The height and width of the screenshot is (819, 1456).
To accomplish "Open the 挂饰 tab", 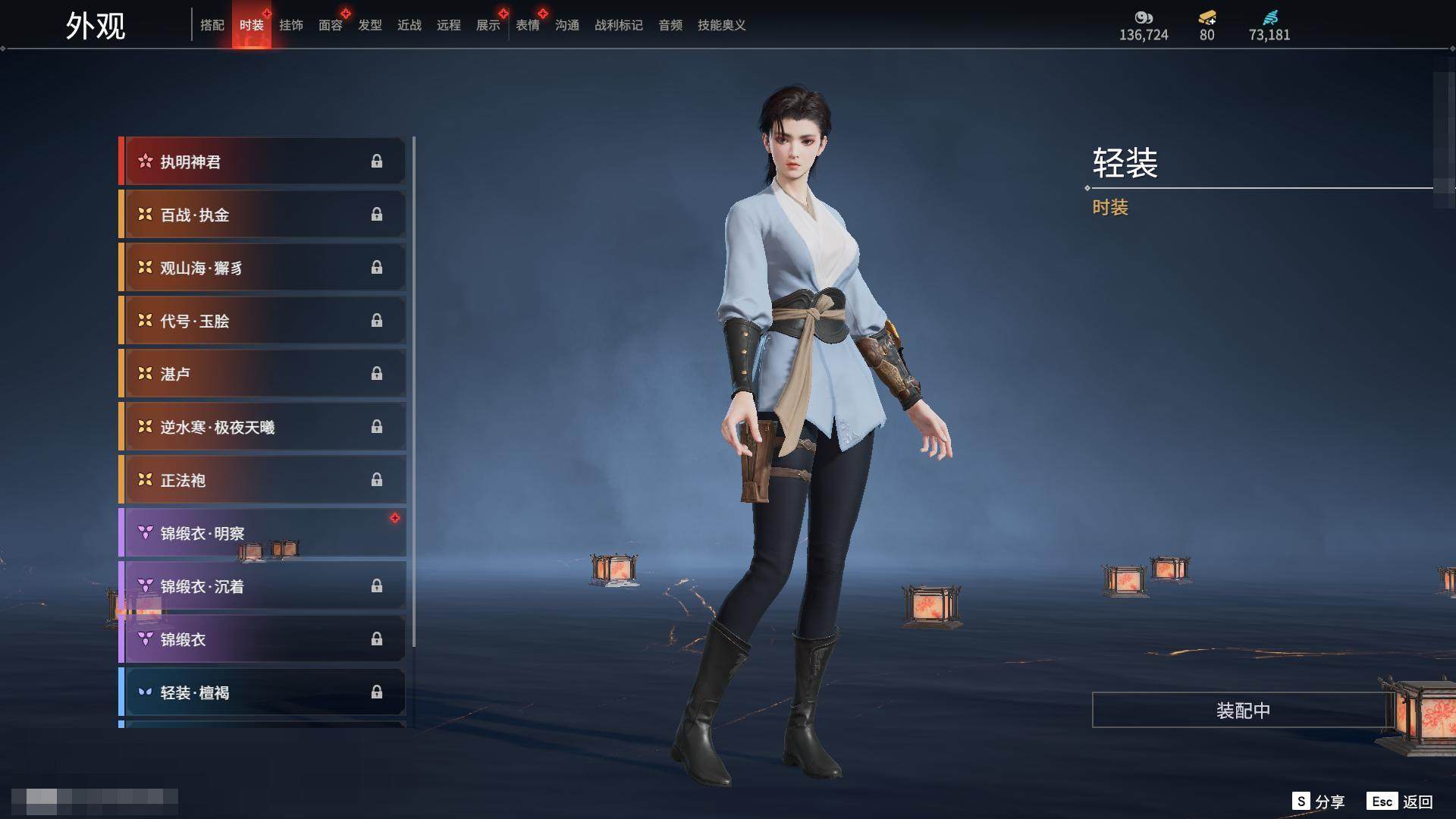I will tap(291, 26).
